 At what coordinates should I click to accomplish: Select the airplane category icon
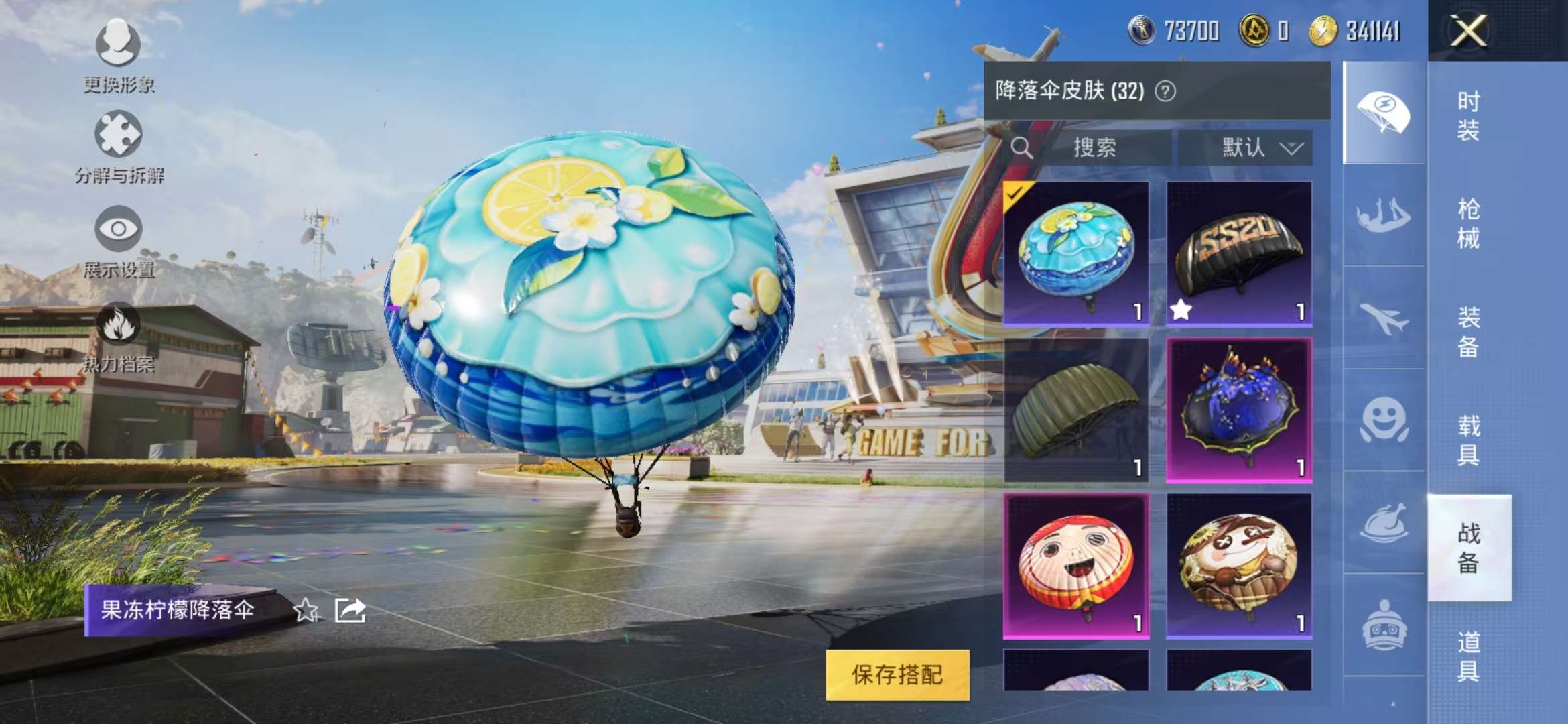pyautogui.click(x=1384, y=318)
